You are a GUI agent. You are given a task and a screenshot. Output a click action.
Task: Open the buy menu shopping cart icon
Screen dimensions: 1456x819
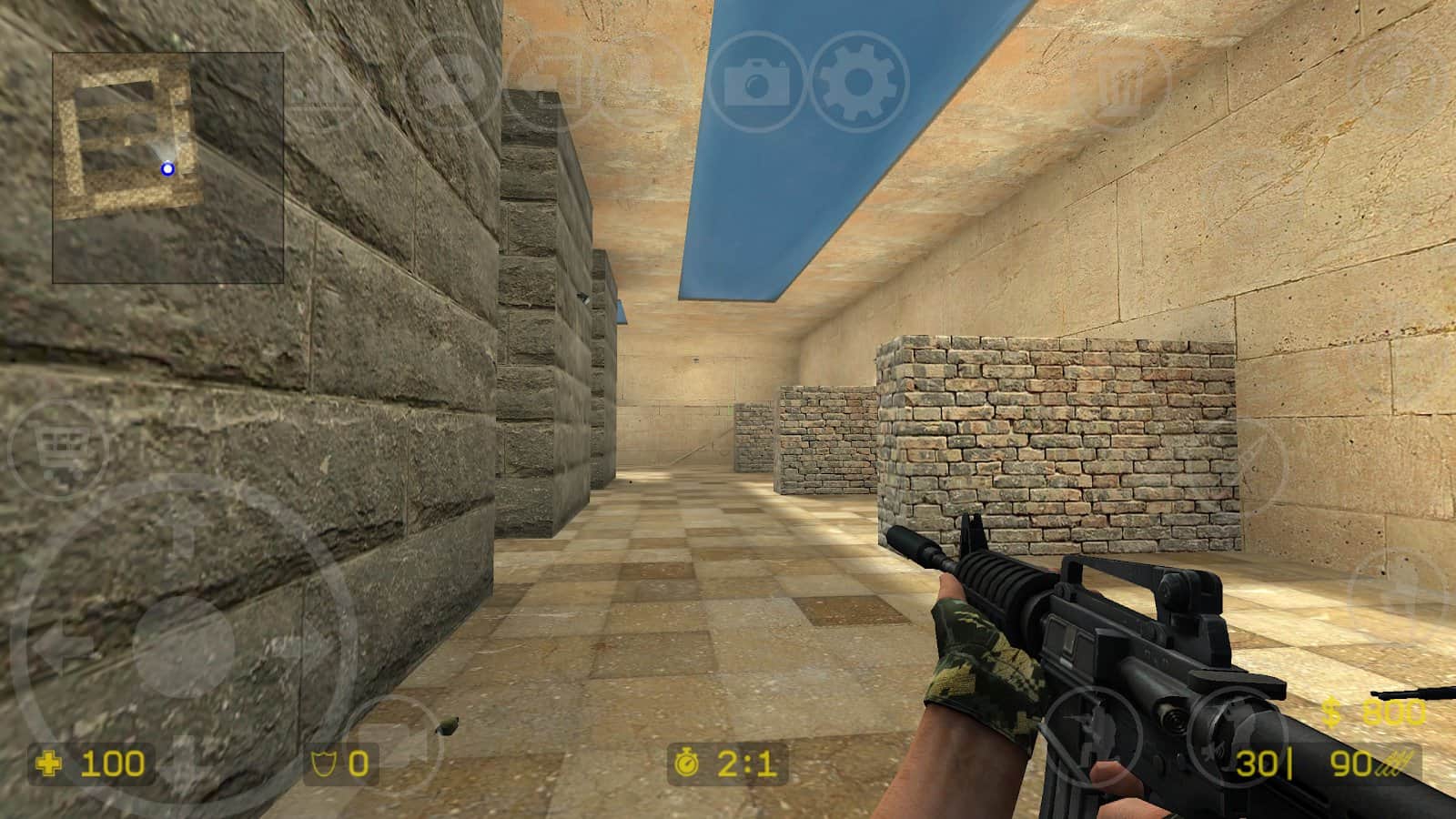click(x=56, y=446)
